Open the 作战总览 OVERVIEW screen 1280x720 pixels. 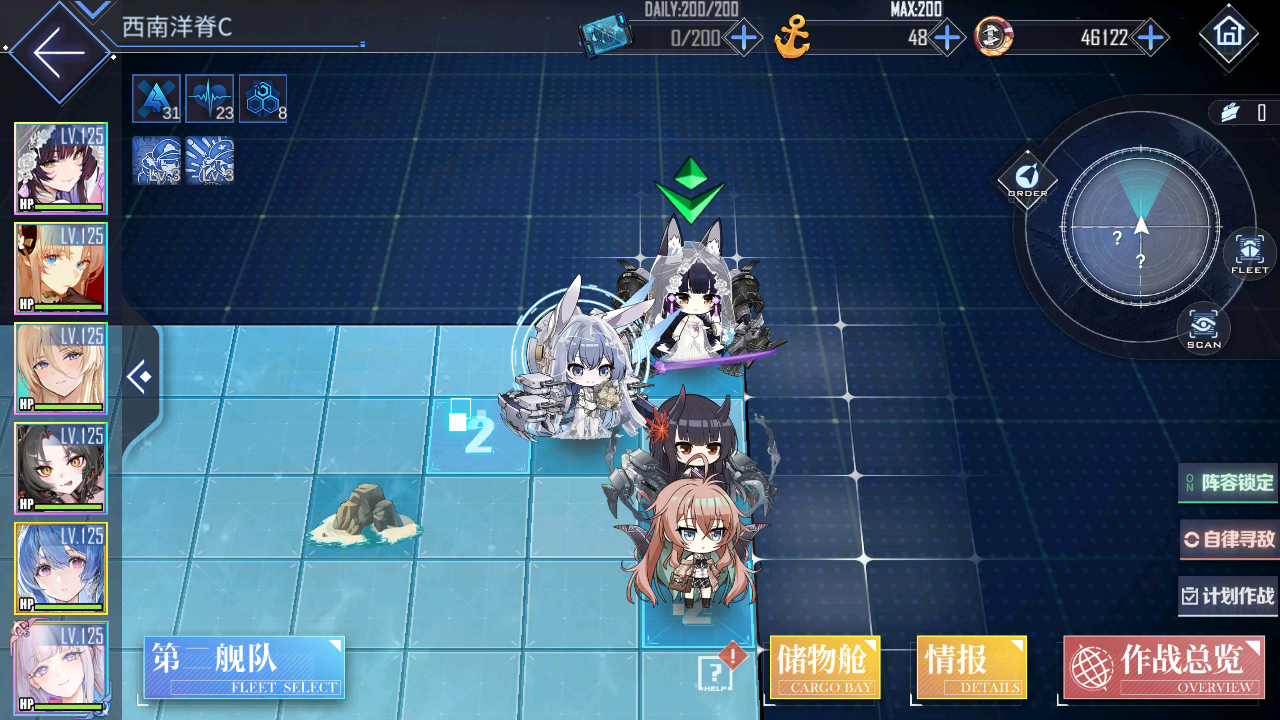1163,667
